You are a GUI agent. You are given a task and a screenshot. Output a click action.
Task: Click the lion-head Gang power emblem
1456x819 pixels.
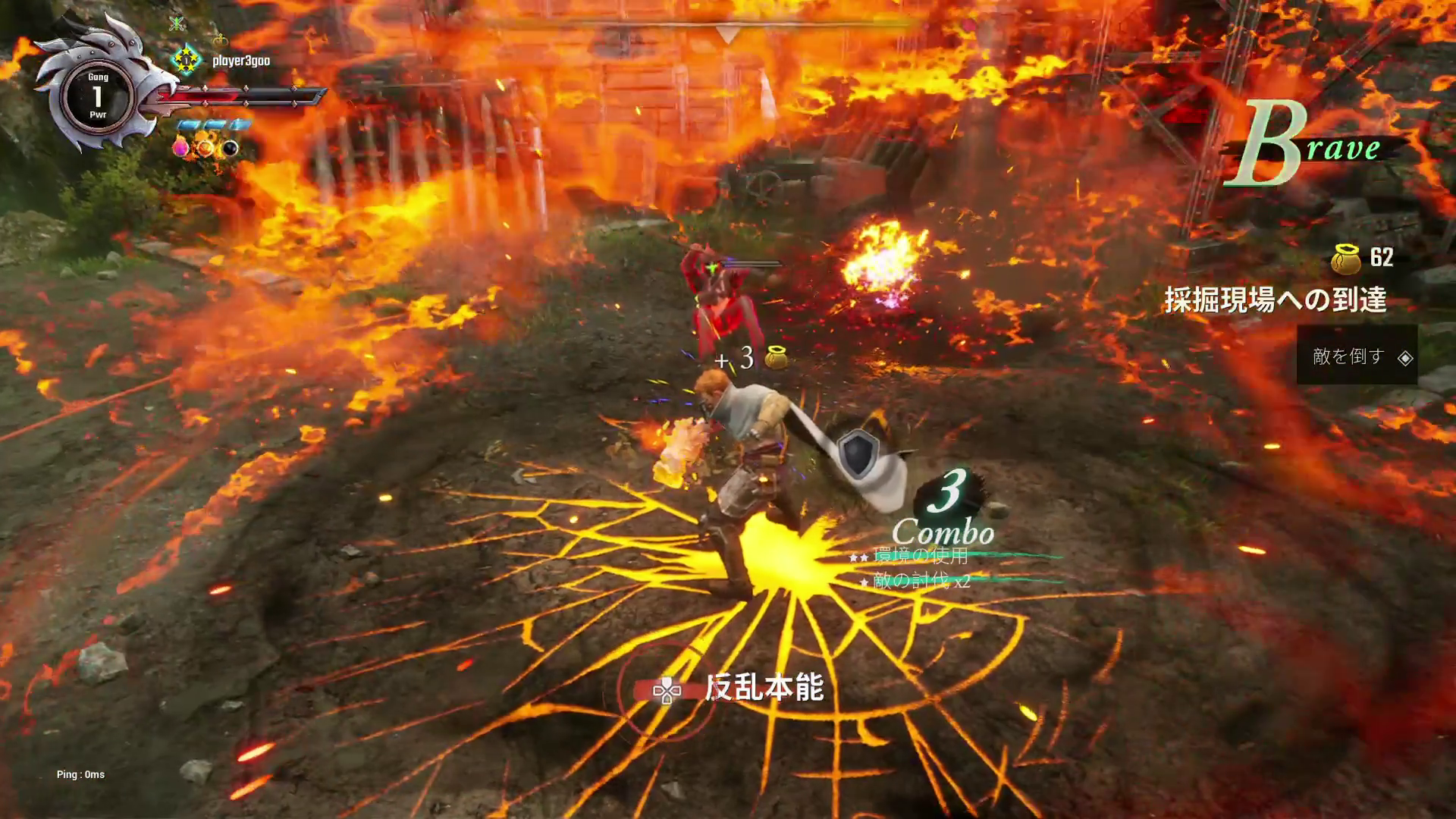click(99, 96)
